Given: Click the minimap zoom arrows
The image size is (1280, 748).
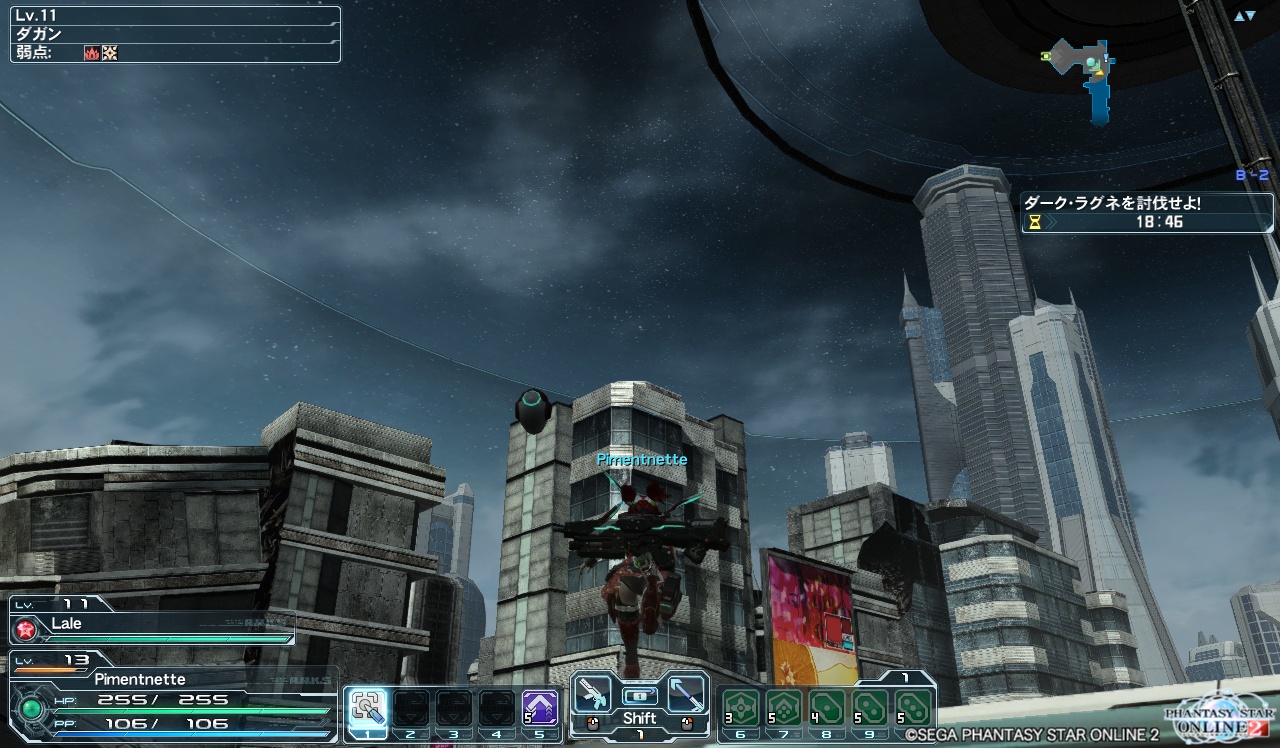Looking at the screenshot, I should (x=1244, y=16).
